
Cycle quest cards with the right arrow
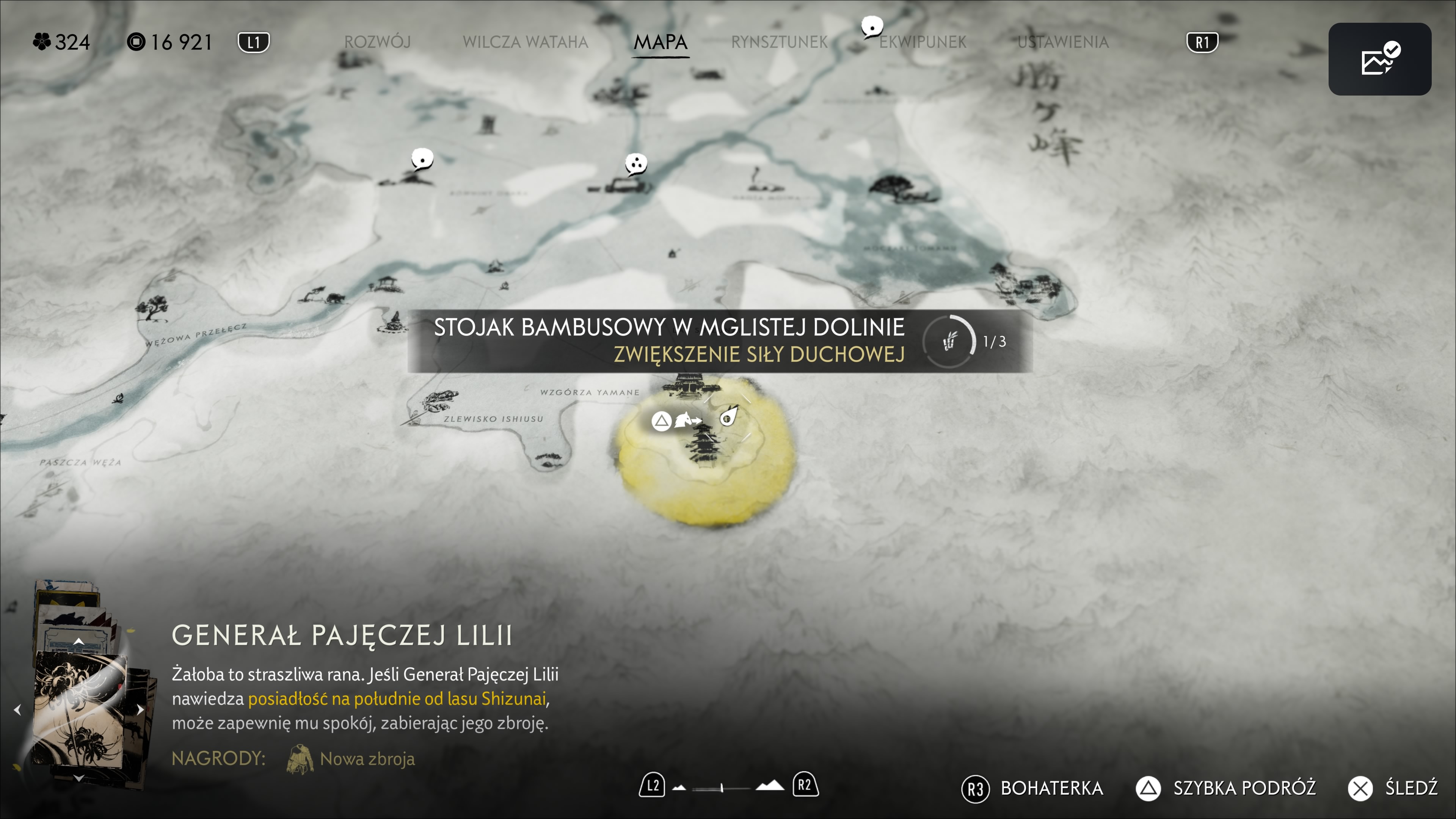pos(140,709)
